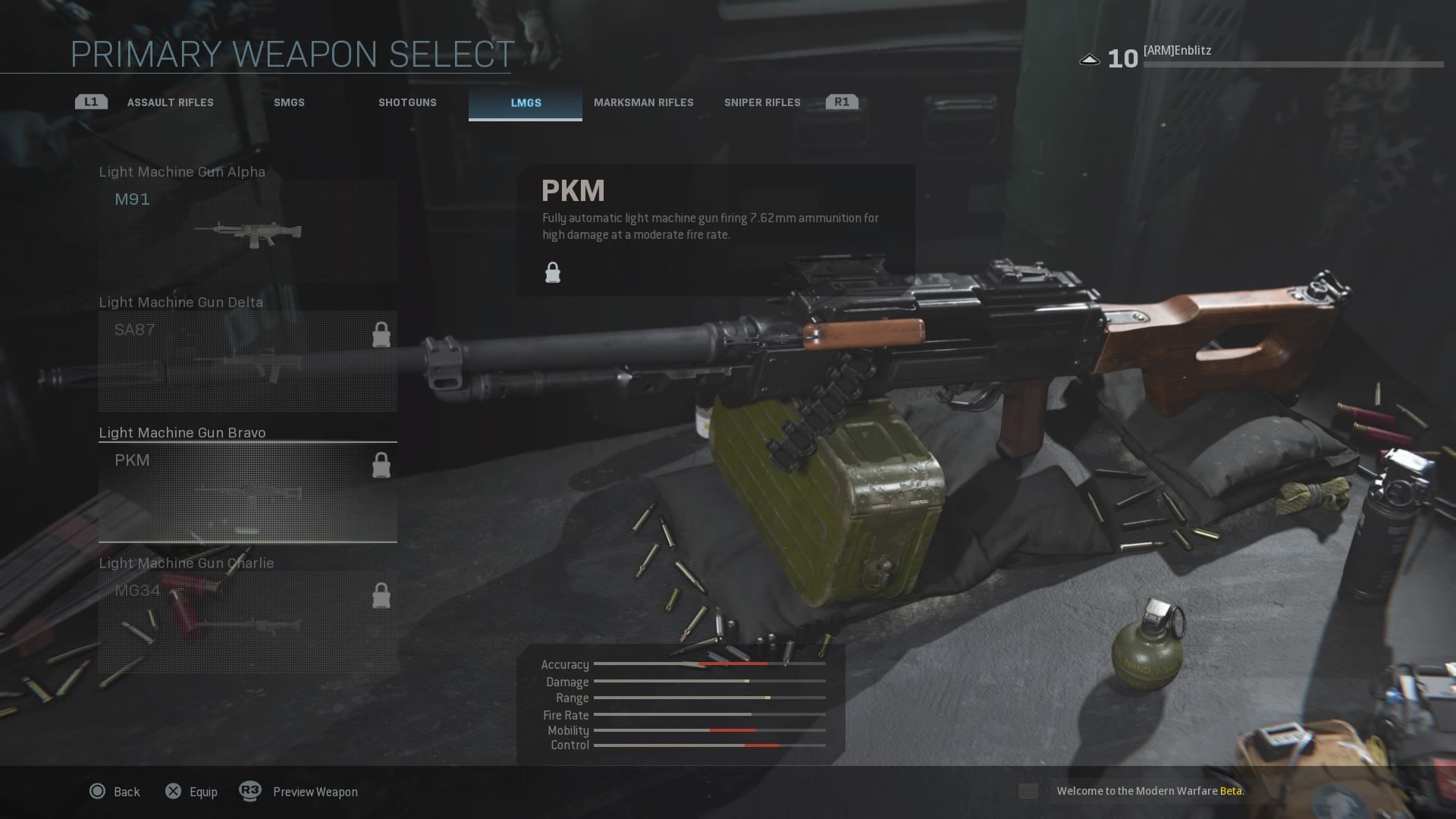Click the keyboard icon near the Beta welcome message

pyautogui.click(x=1028, y=791)
